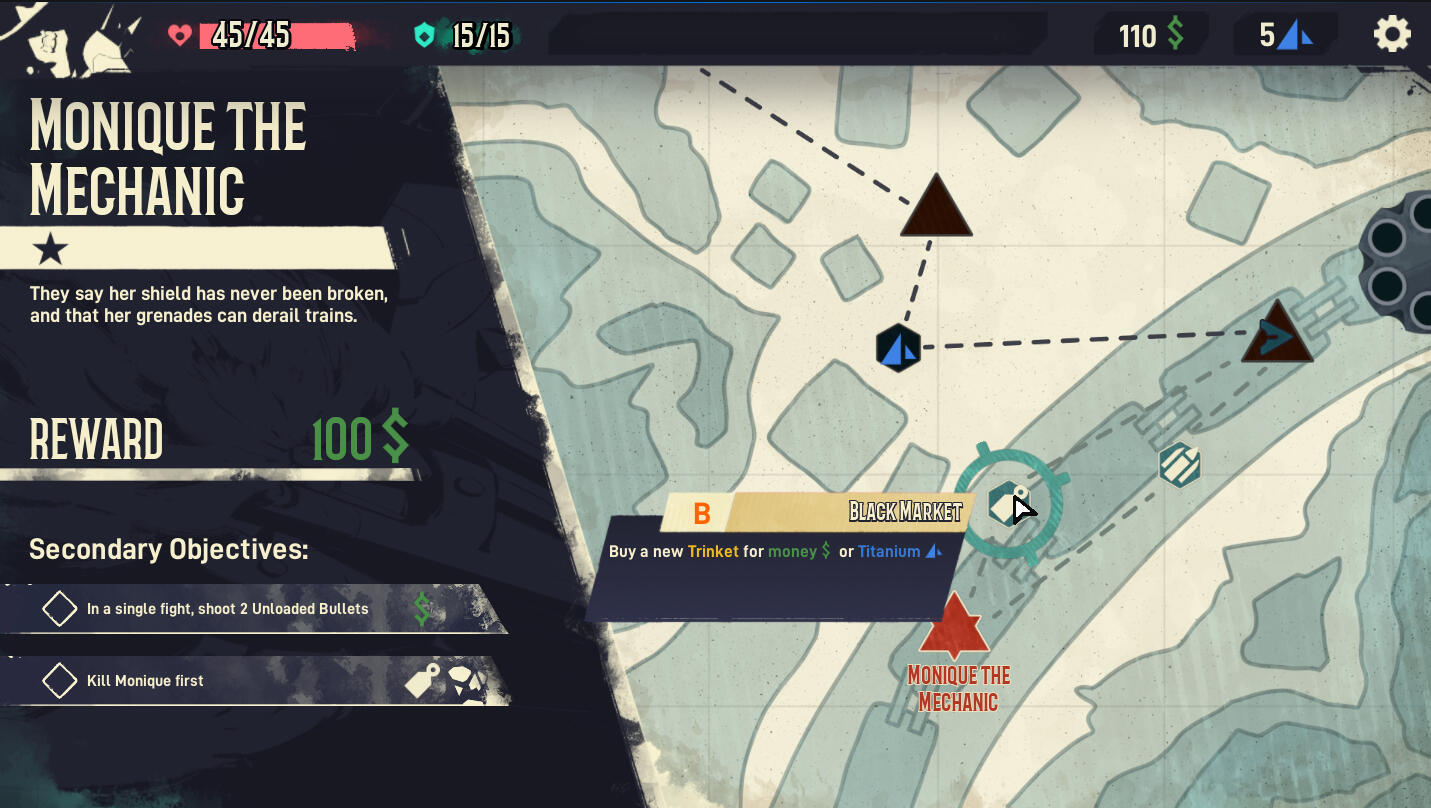Click the Unloaded Bullets secondary objective
1431x808 pixels.
(228, 609)
